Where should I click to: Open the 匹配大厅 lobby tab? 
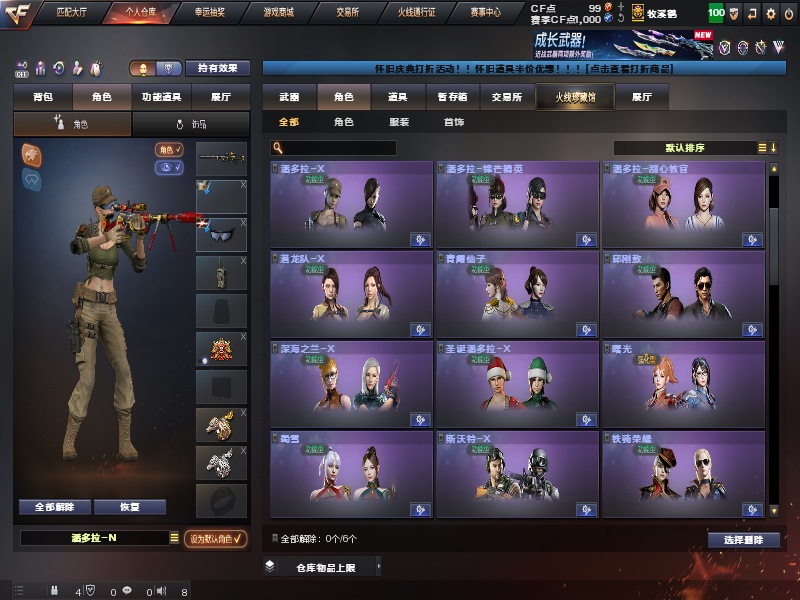pyautogui.click(x=71, y=13)
